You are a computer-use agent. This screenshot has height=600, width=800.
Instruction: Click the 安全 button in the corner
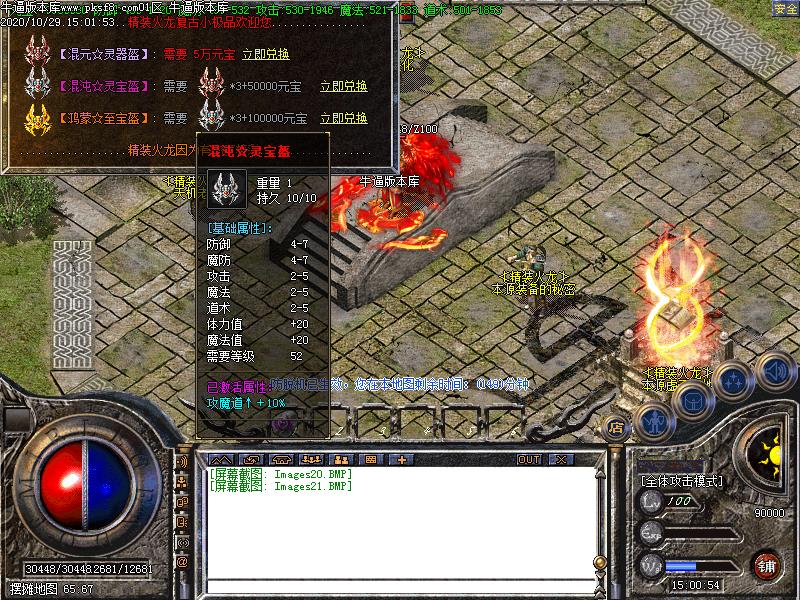pos(785,9)
